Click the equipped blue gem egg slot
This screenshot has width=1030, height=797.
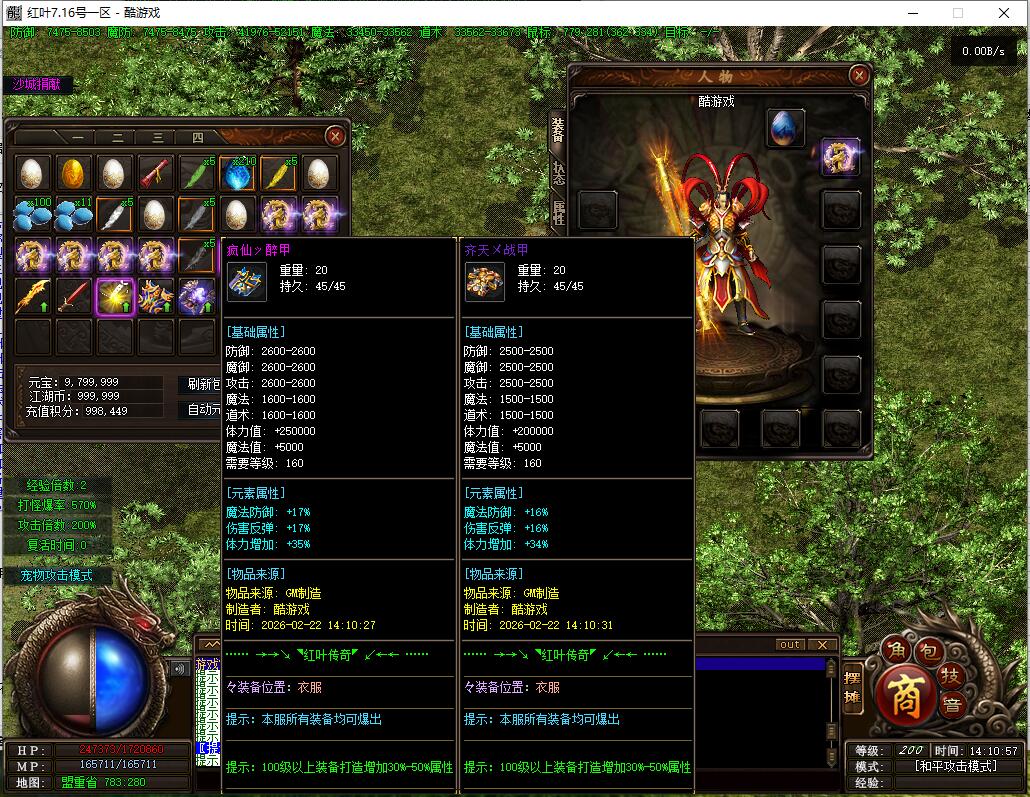[x=786, y=128]
